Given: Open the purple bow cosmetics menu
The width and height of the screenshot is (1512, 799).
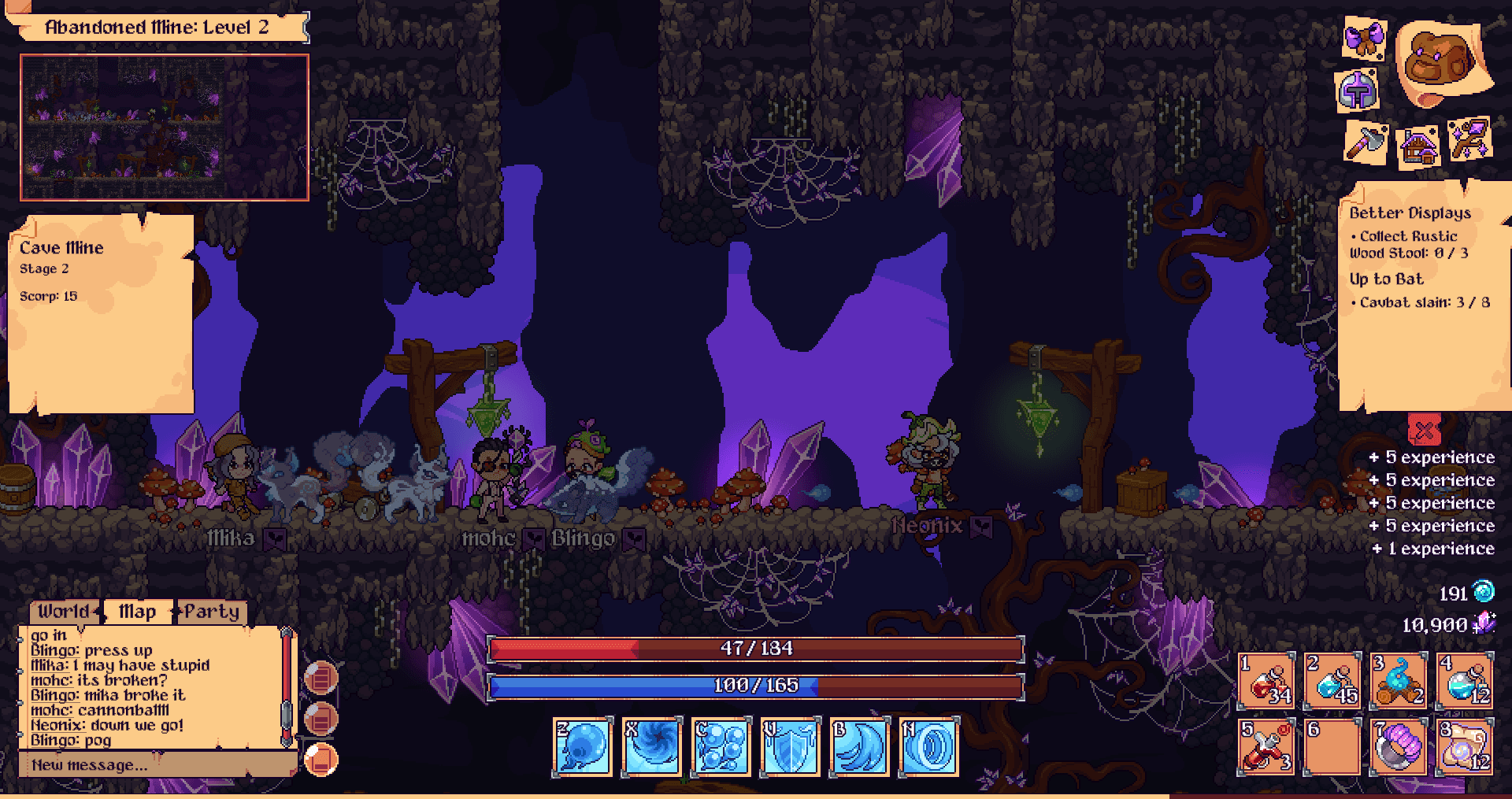Looking at the screenshot, I should [x=1365, y=38].
